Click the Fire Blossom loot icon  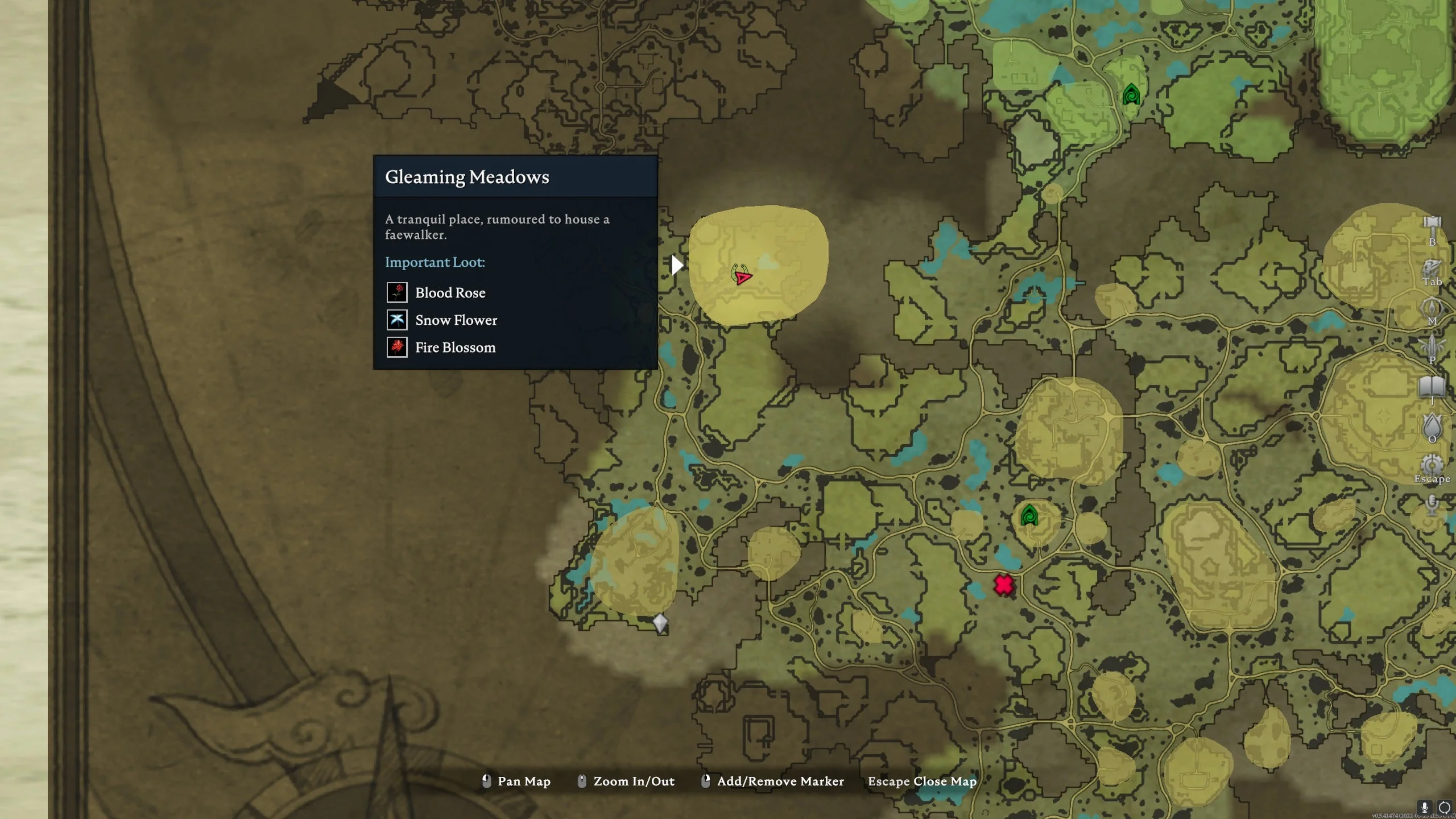point(397,347)
